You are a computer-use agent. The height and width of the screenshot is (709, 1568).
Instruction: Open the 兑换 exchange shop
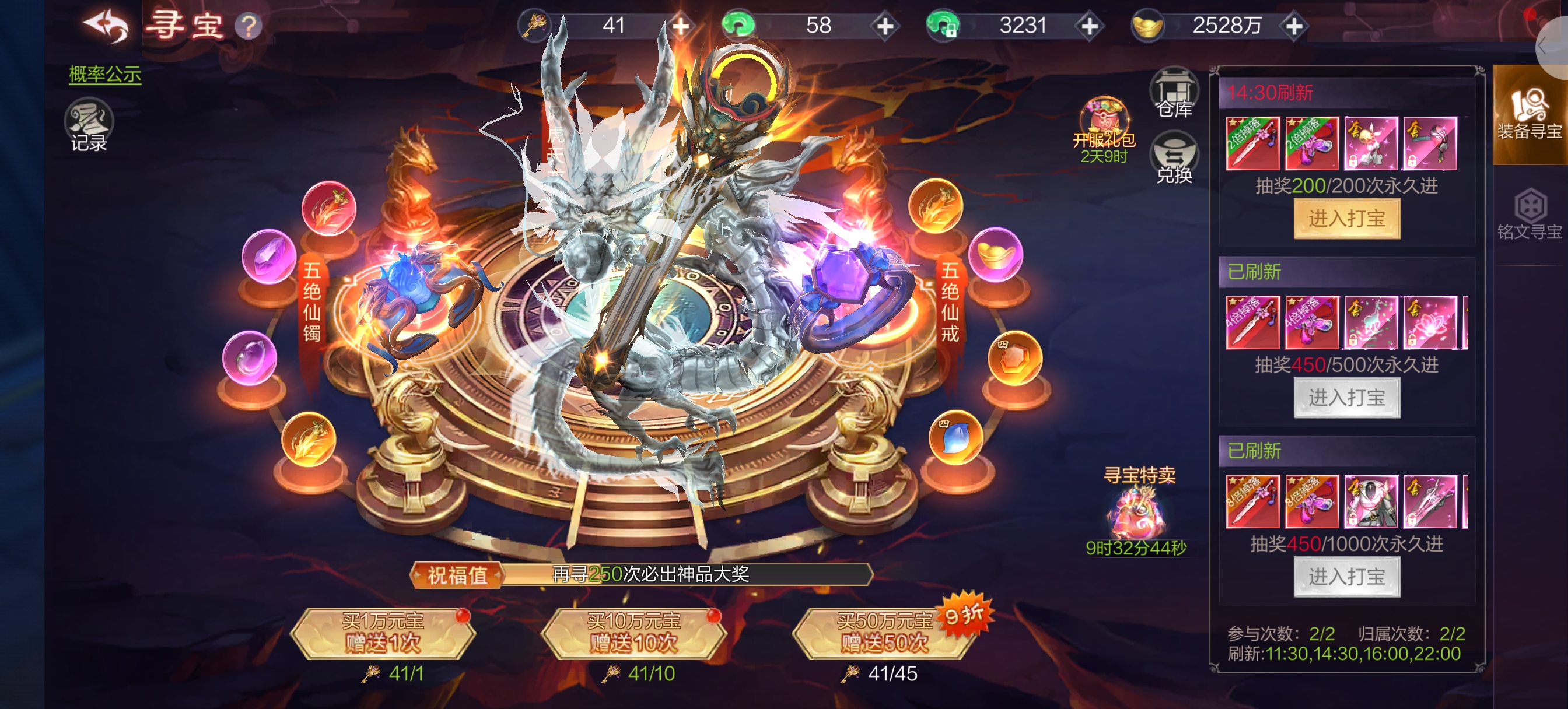[x=1174, y=158]
